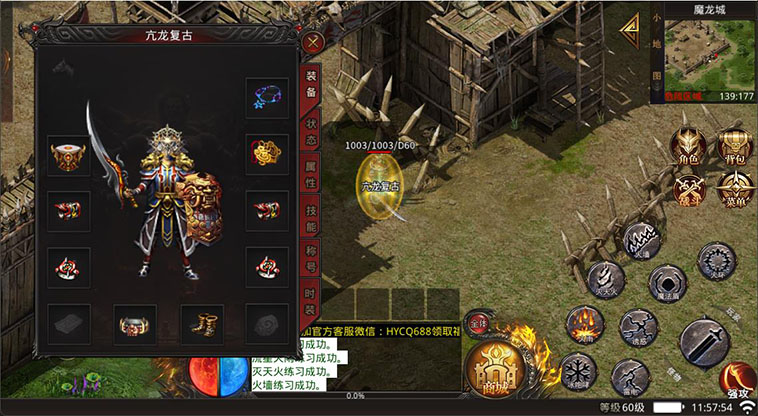Tap the large sword attack button
Image resolution: width=758 pixels, height=416 pixels.
tap(704, 342)
